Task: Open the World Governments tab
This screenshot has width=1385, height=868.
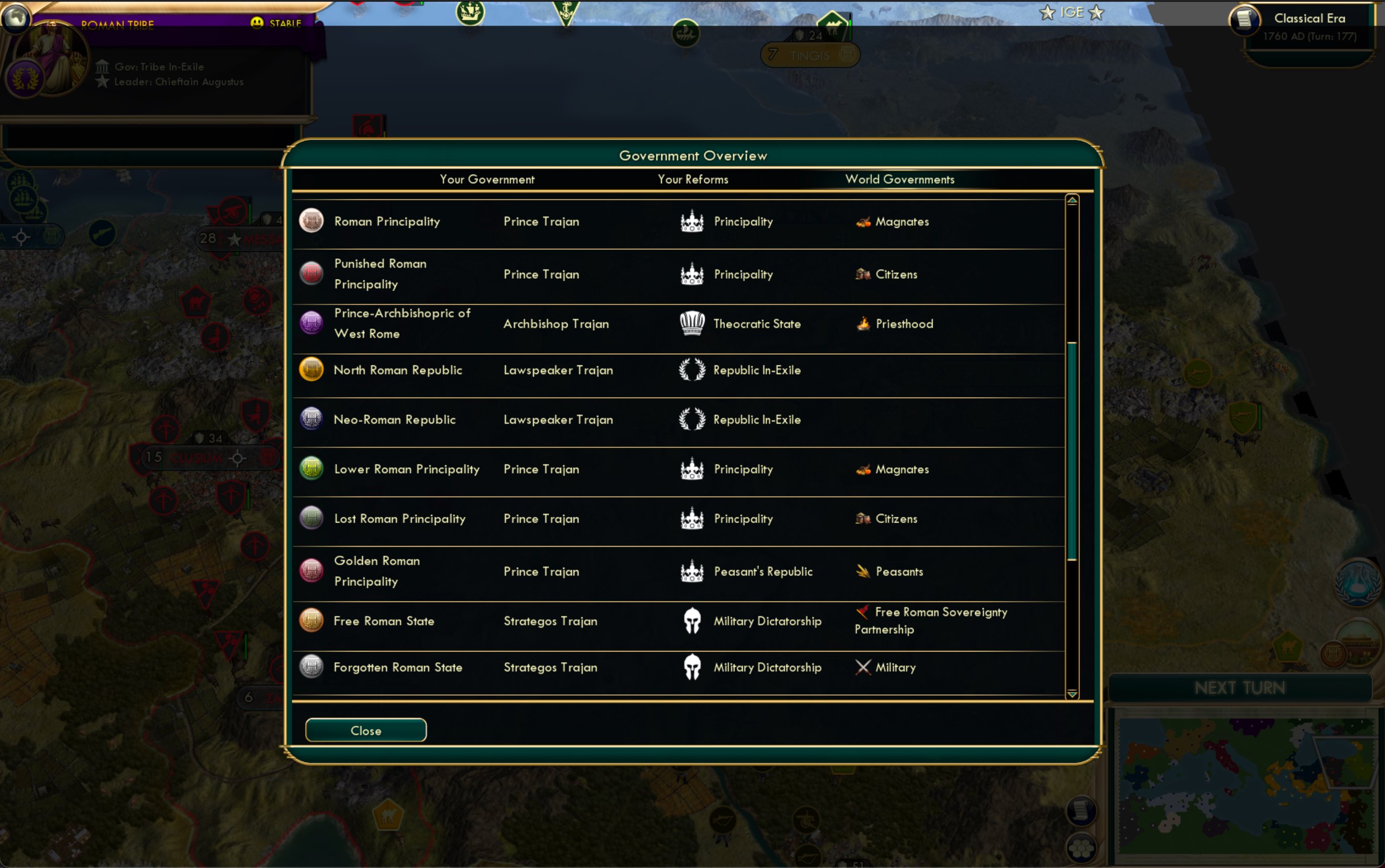Action: click(x=899, y=179)
